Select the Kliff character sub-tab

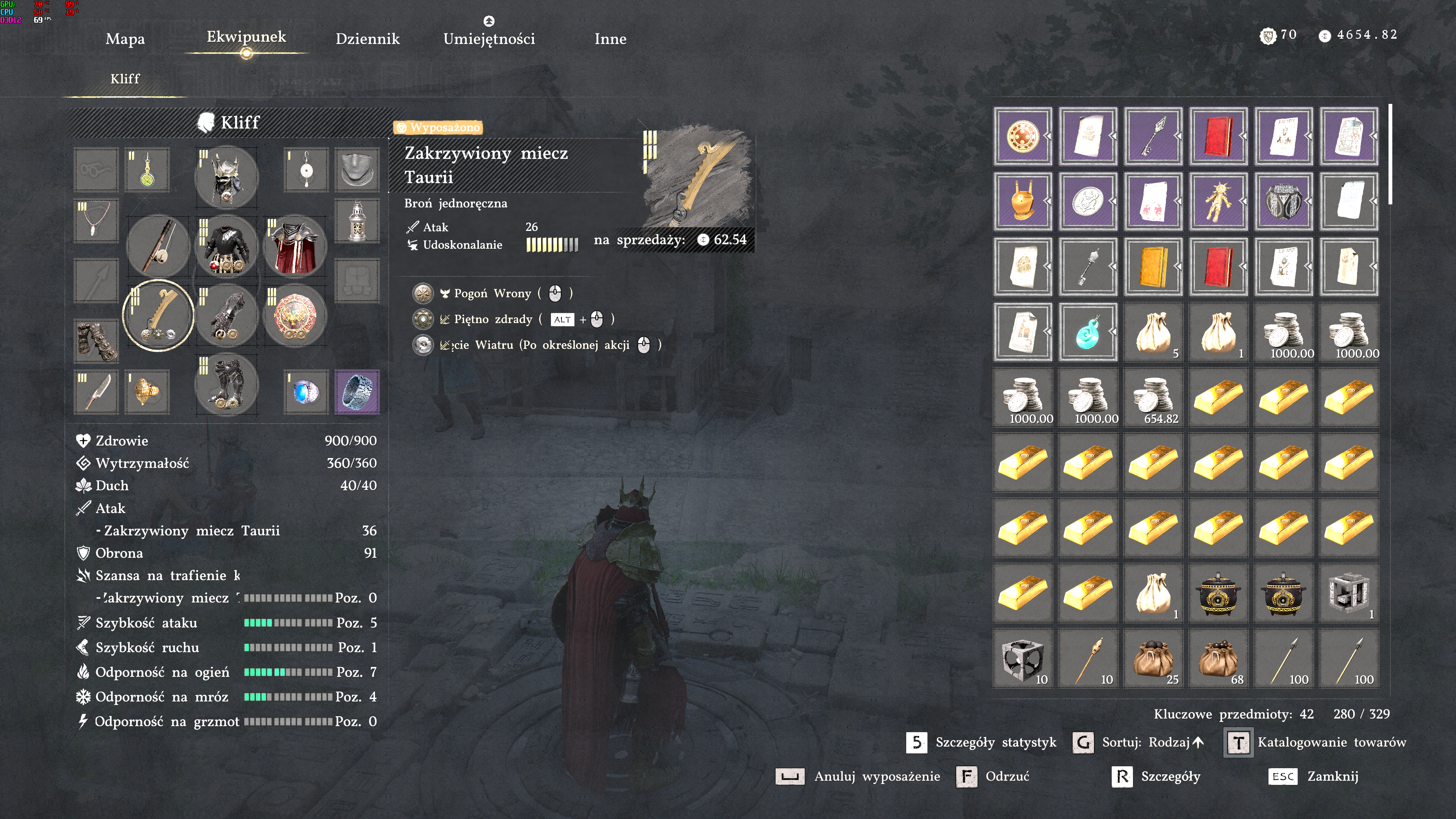125,78
